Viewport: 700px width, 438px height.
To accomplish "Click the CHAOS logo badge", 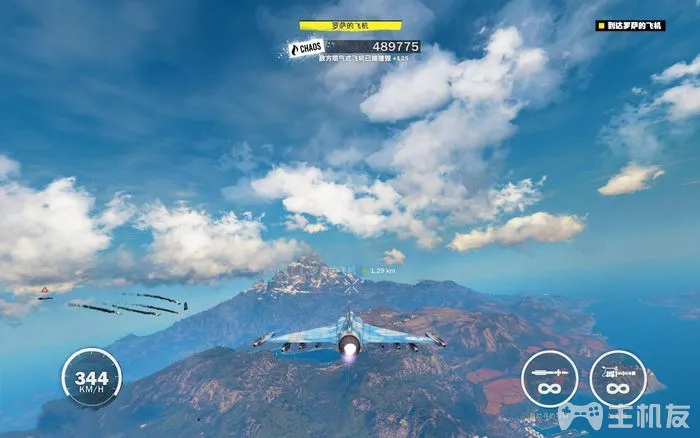I will pyautogui.click(x=305, y=48).
